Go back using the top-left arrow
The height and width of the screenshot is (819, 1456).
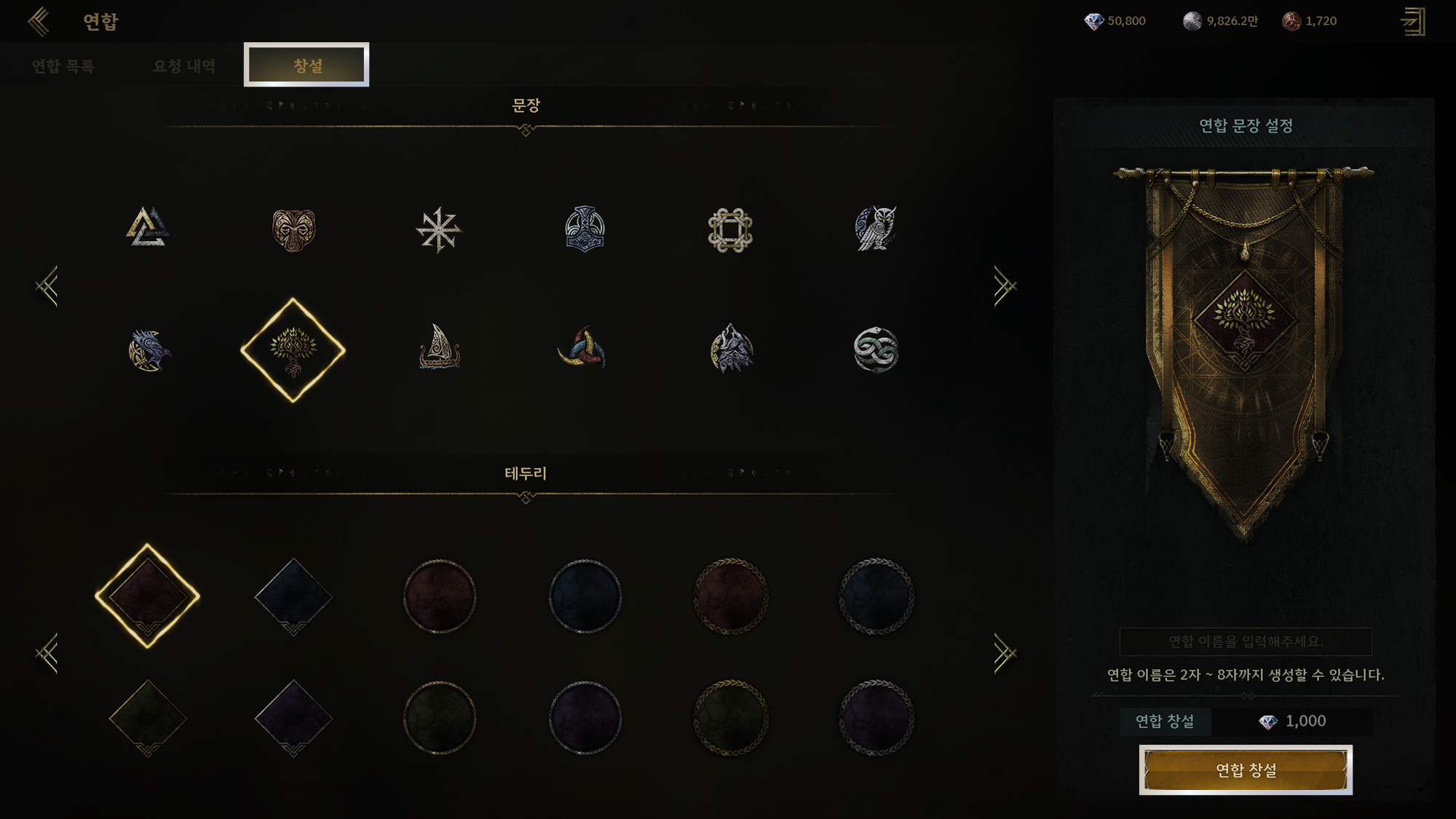39,21
